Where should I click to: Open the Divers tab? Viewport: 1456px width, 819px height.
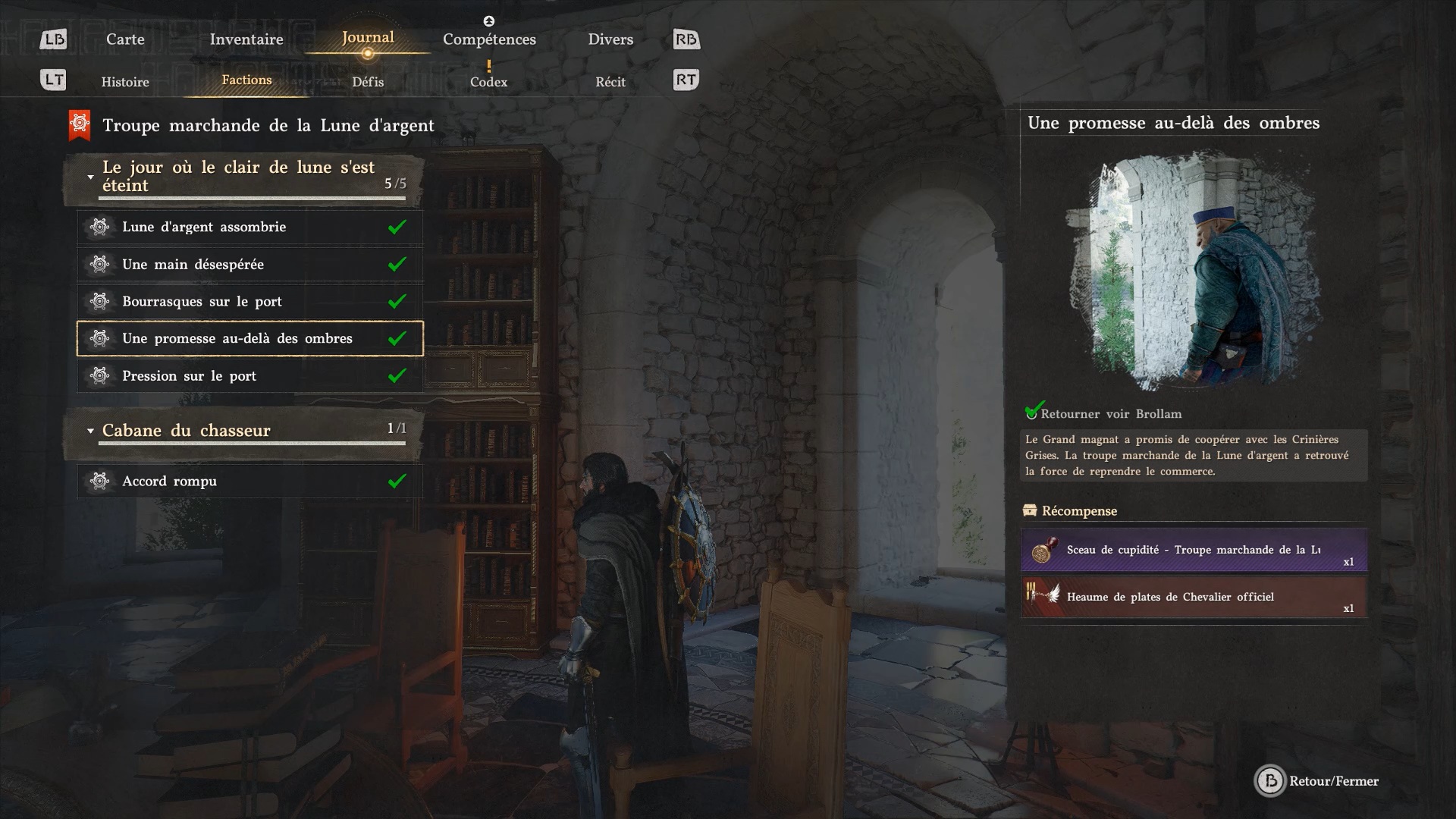[x=610, y=39]
